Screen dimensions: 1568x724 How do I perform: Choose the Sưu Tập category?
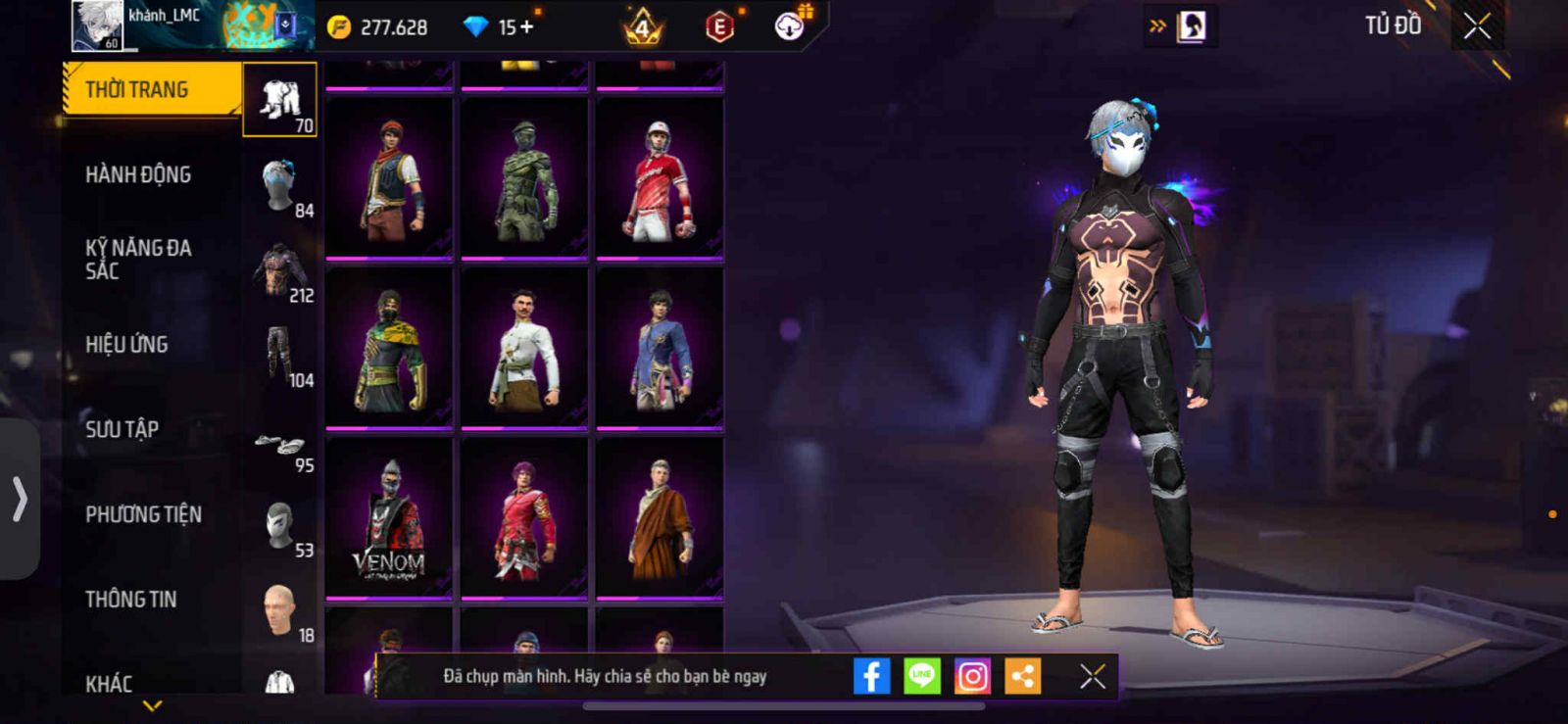tap(122, 429)
